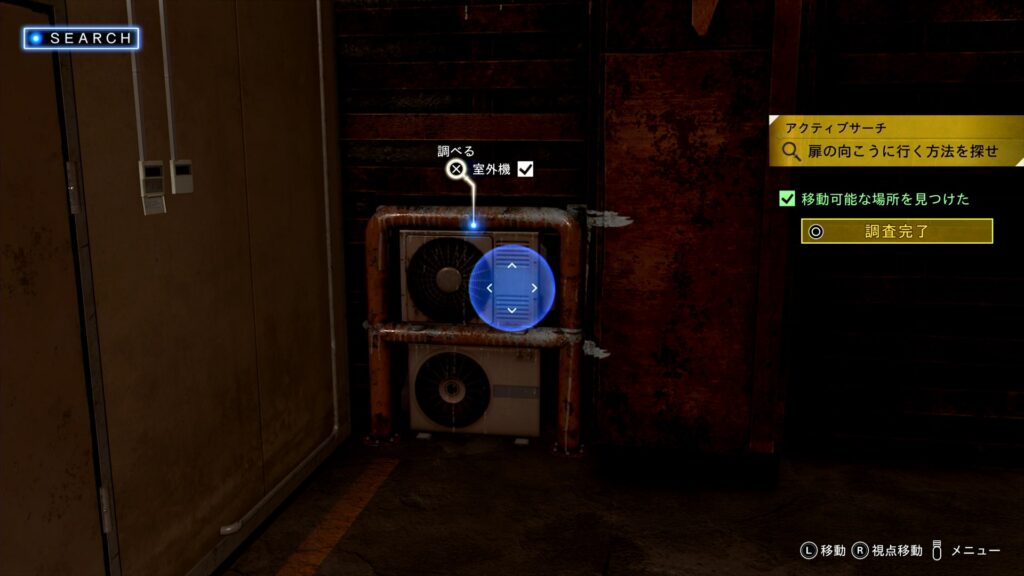Click the 室外機 examine label
1024x576 pixels.
[491, 170]
